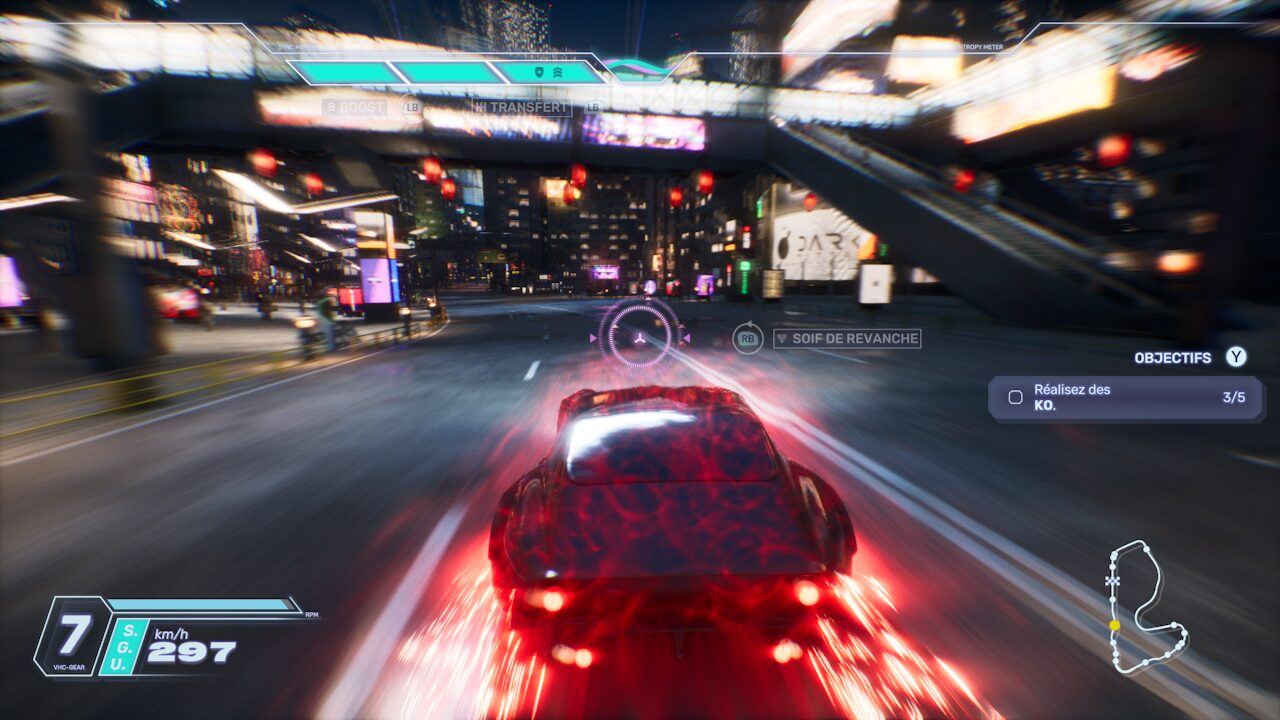Tick the KO objective checkbox
This screenshot has height=720, width=1280.
(x=1015, y=398)
